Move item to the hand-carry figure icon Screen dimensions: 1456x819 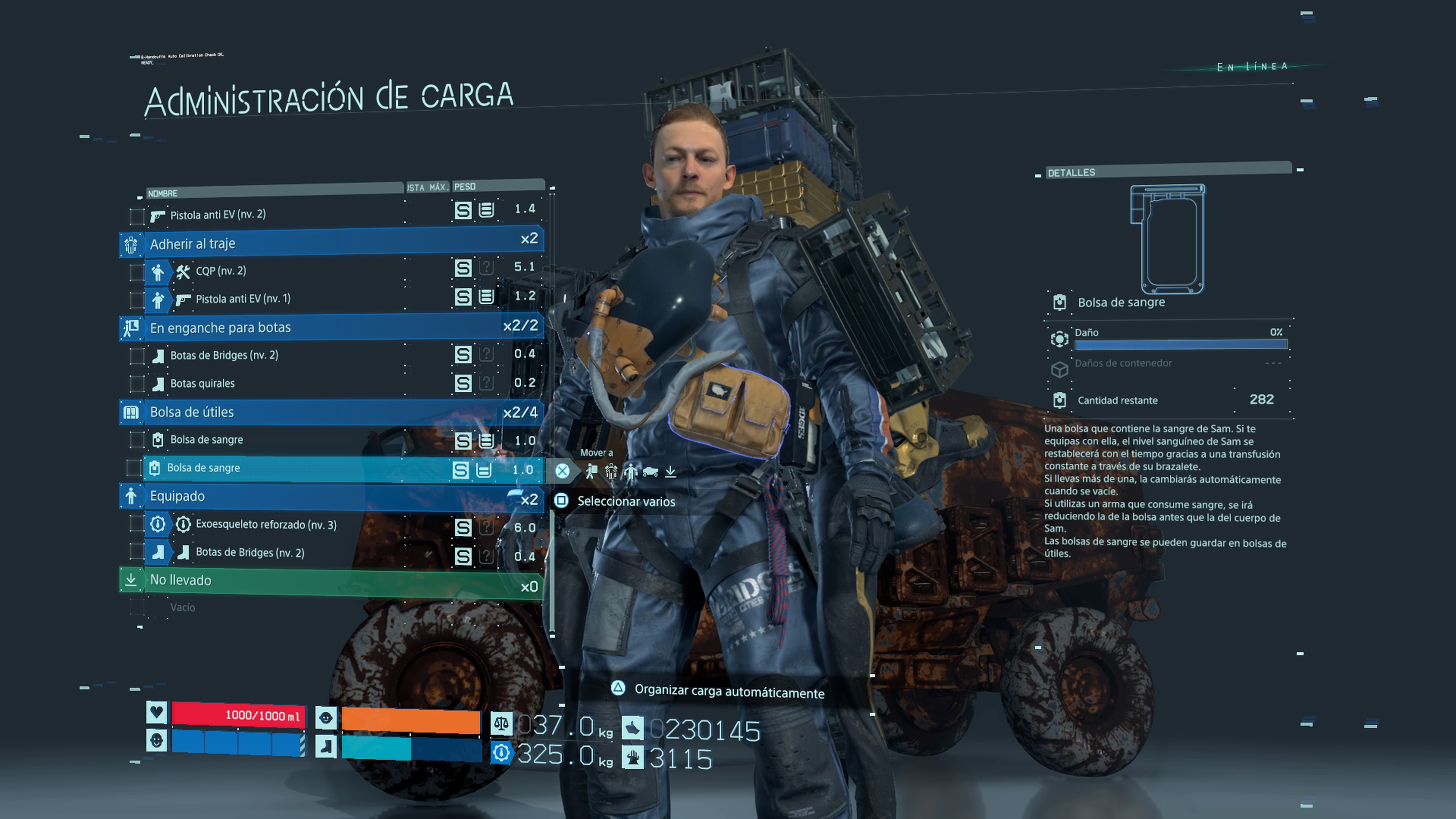[x=630, y=471]
